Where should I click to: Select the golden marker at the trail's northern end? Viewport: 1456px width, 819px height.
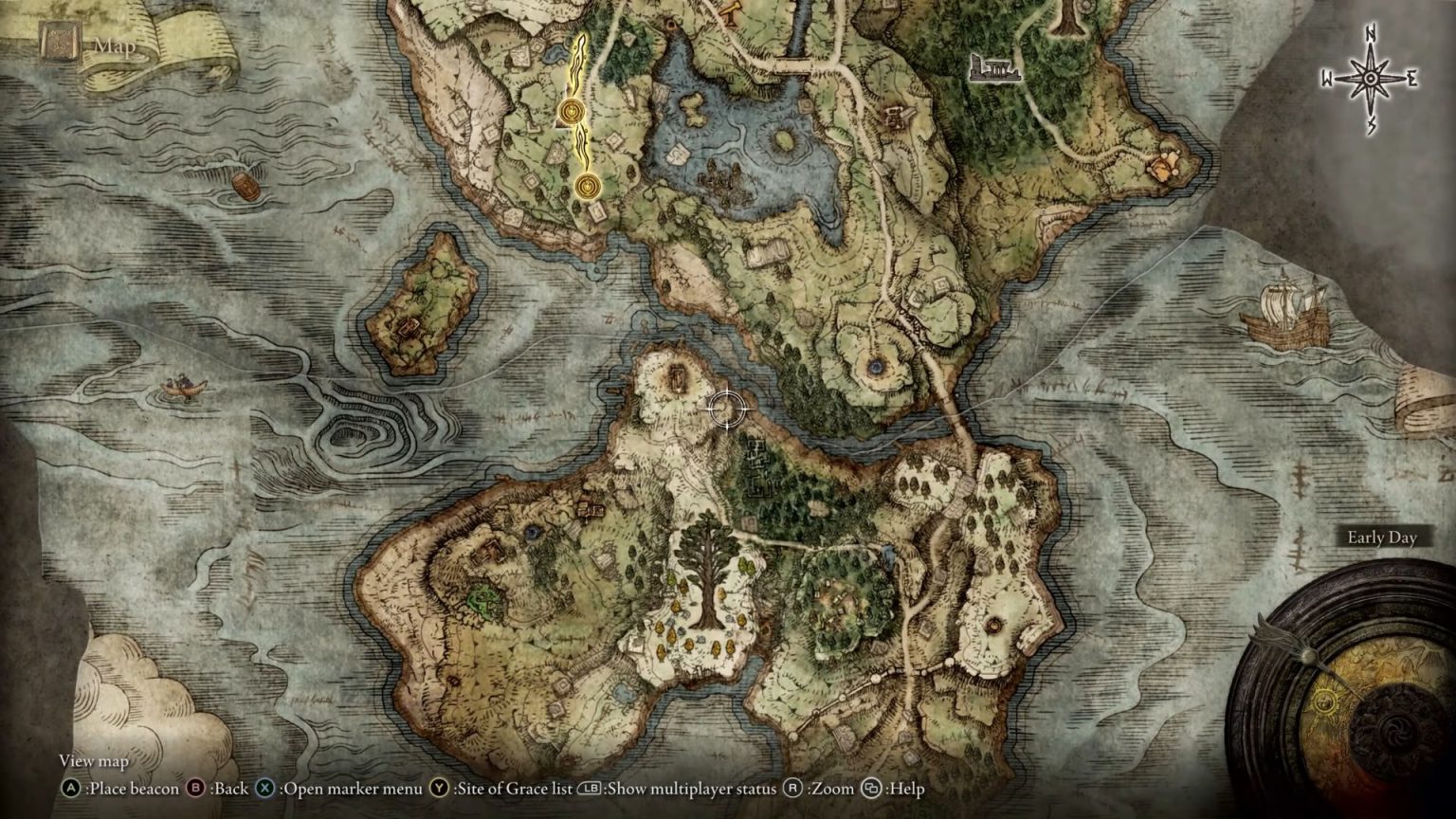click(571, 112)
